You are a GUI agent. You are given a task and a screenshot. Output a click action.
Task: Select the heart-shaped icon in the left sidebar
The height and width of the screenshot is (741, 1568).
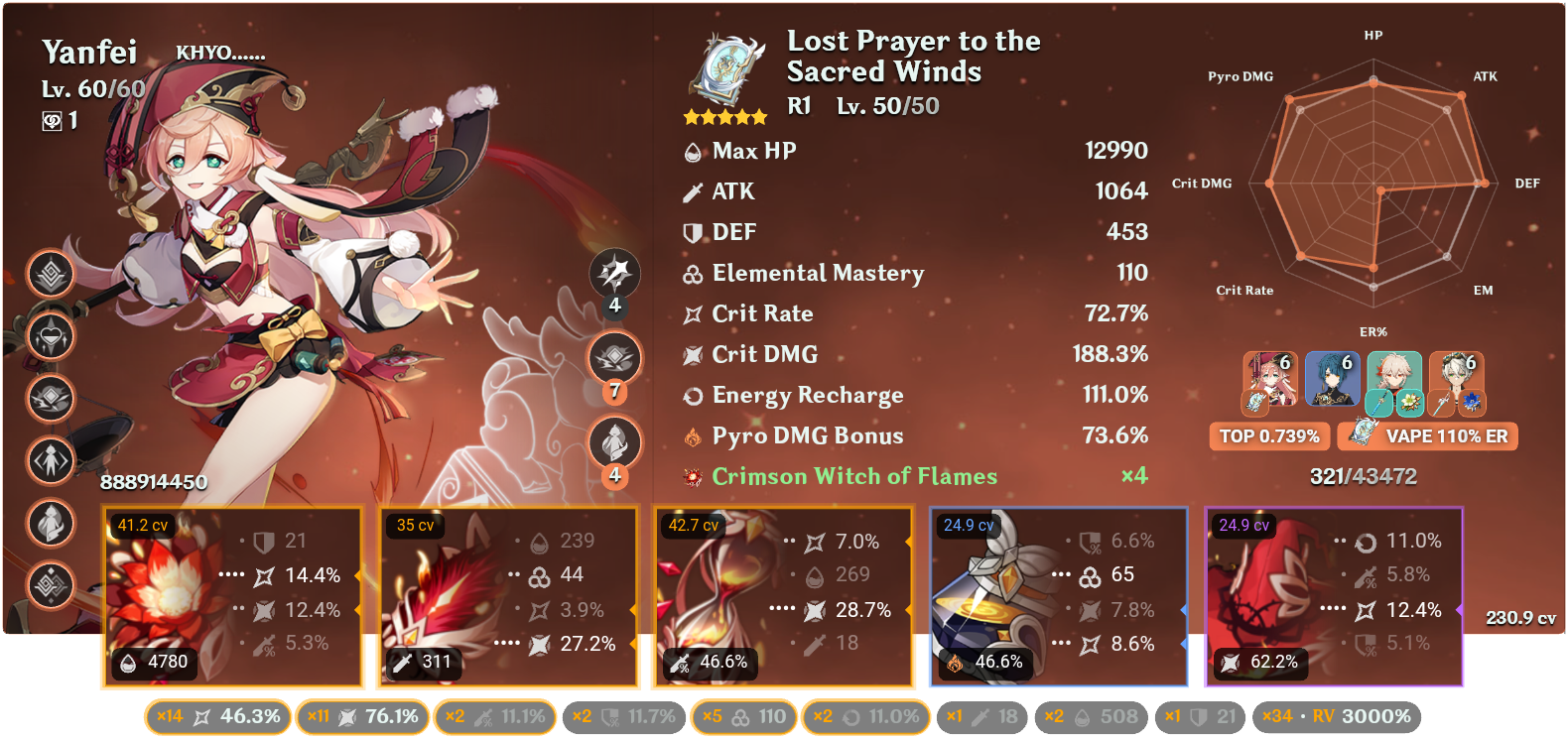tap(50, 337)
